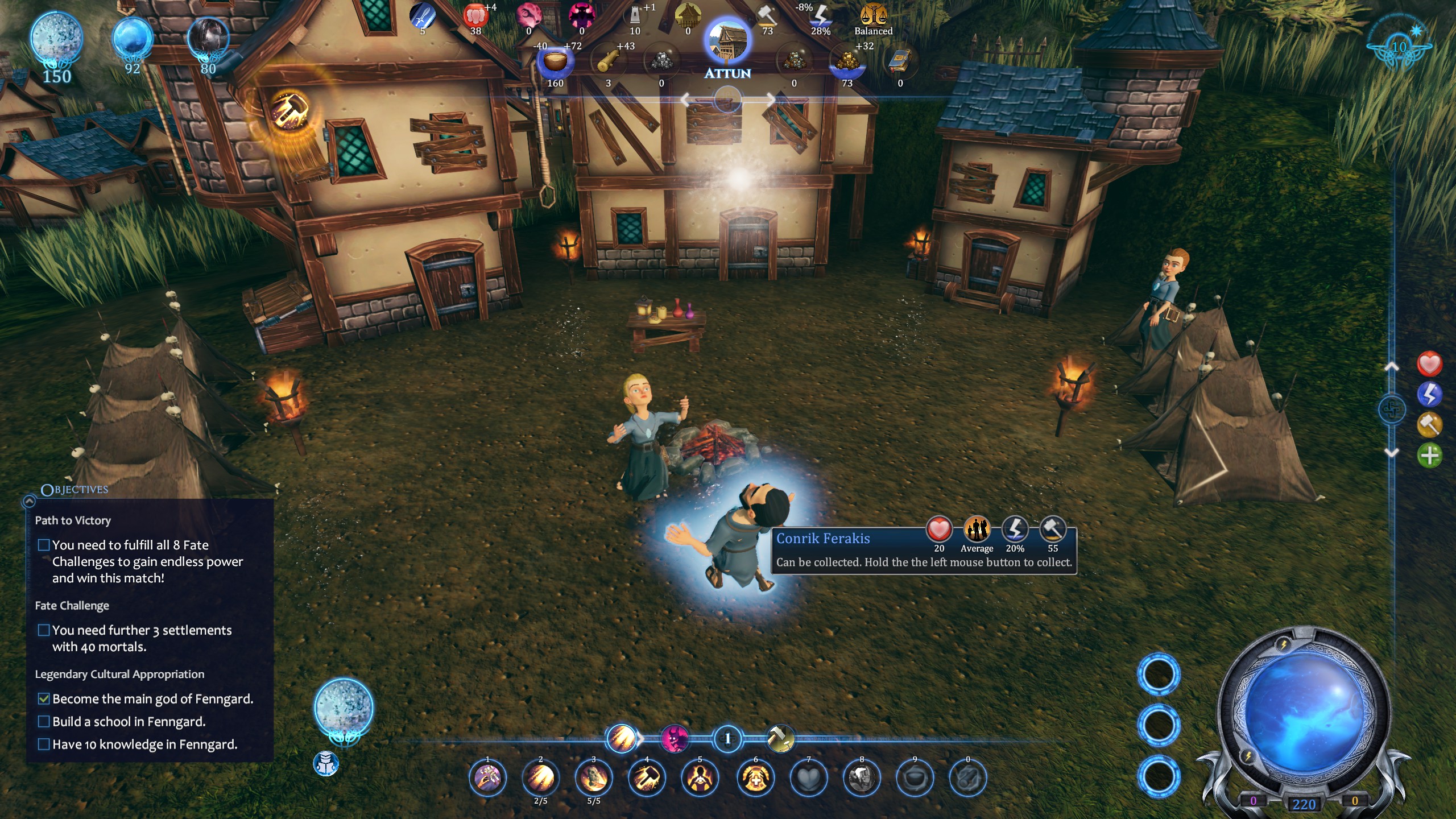Choose the hammer category on the ability bar
The image size is (1456, 819).
pyautogui.click(x=780, y=739)
